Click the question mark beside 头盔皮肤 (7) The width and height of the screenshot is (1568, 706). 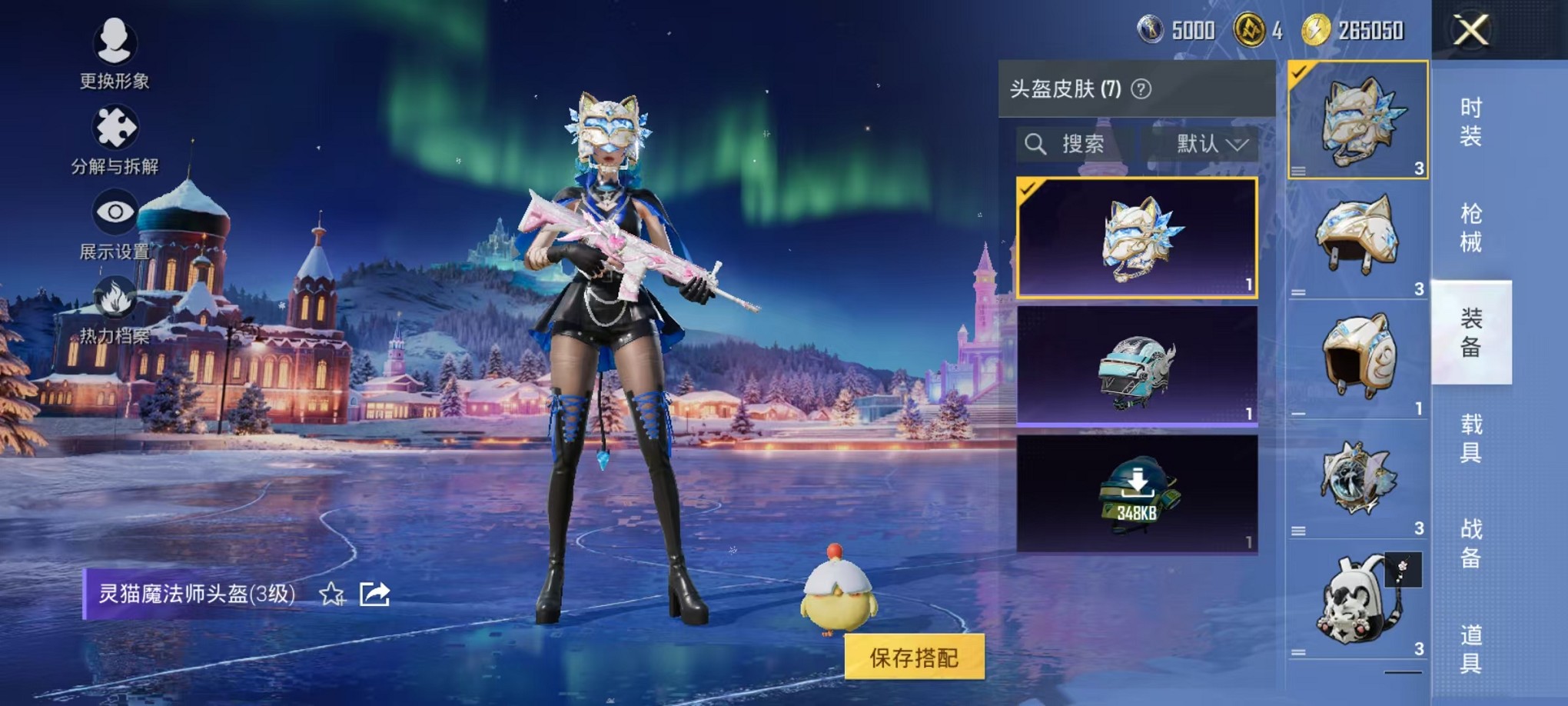point(1141,88)
